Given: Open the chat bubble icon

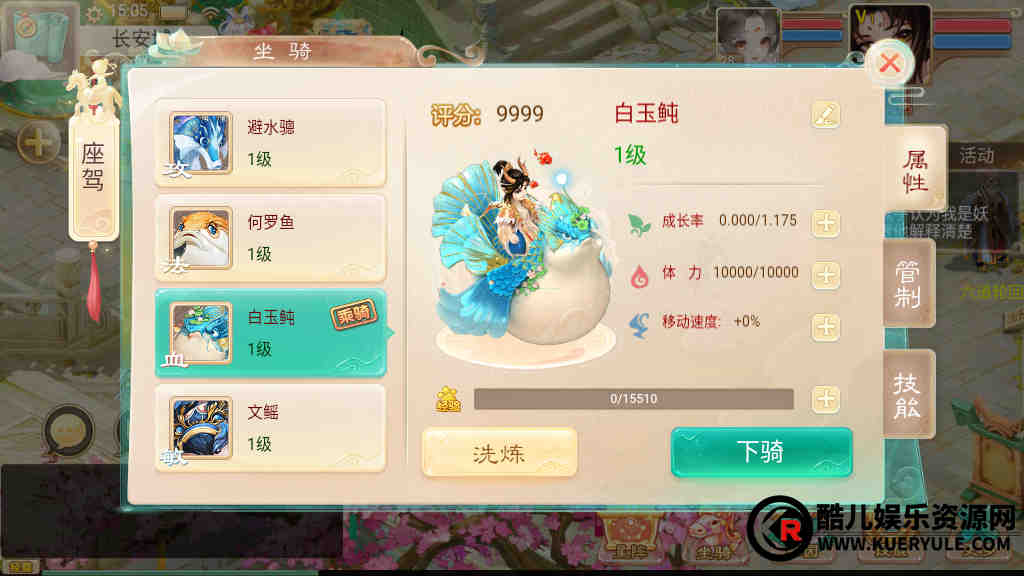Looking at the screenshot, I should click(68, 430).
